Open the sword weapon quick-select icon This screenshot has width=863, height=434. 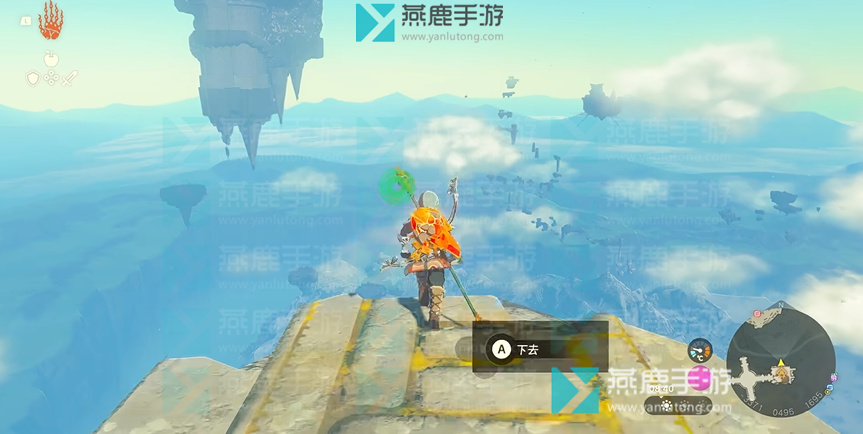click(x=69, y=78)
